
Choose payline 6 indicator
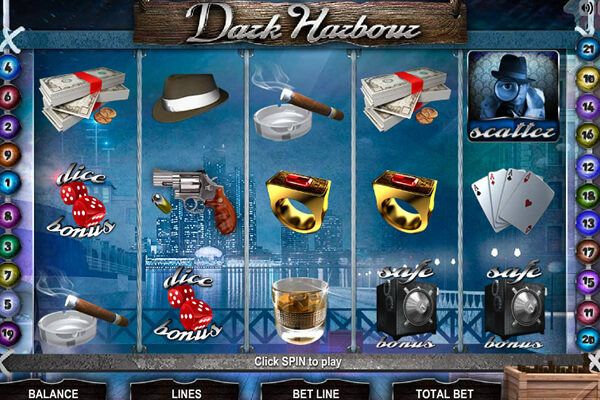(11, 98)
